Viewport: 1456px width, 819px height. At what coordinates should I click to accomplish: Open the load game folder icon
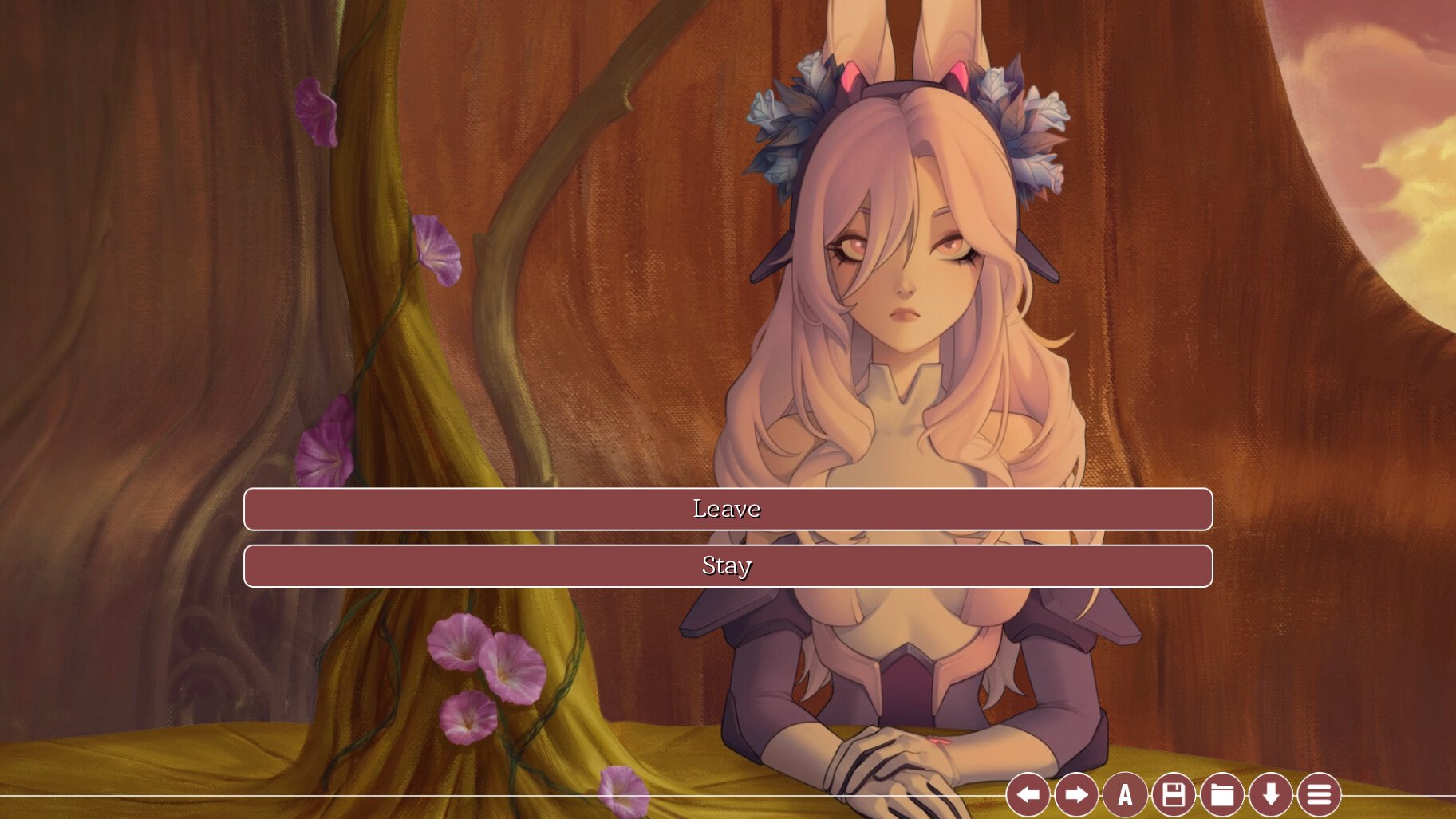pyautogui.click(x=1222, y=794)
